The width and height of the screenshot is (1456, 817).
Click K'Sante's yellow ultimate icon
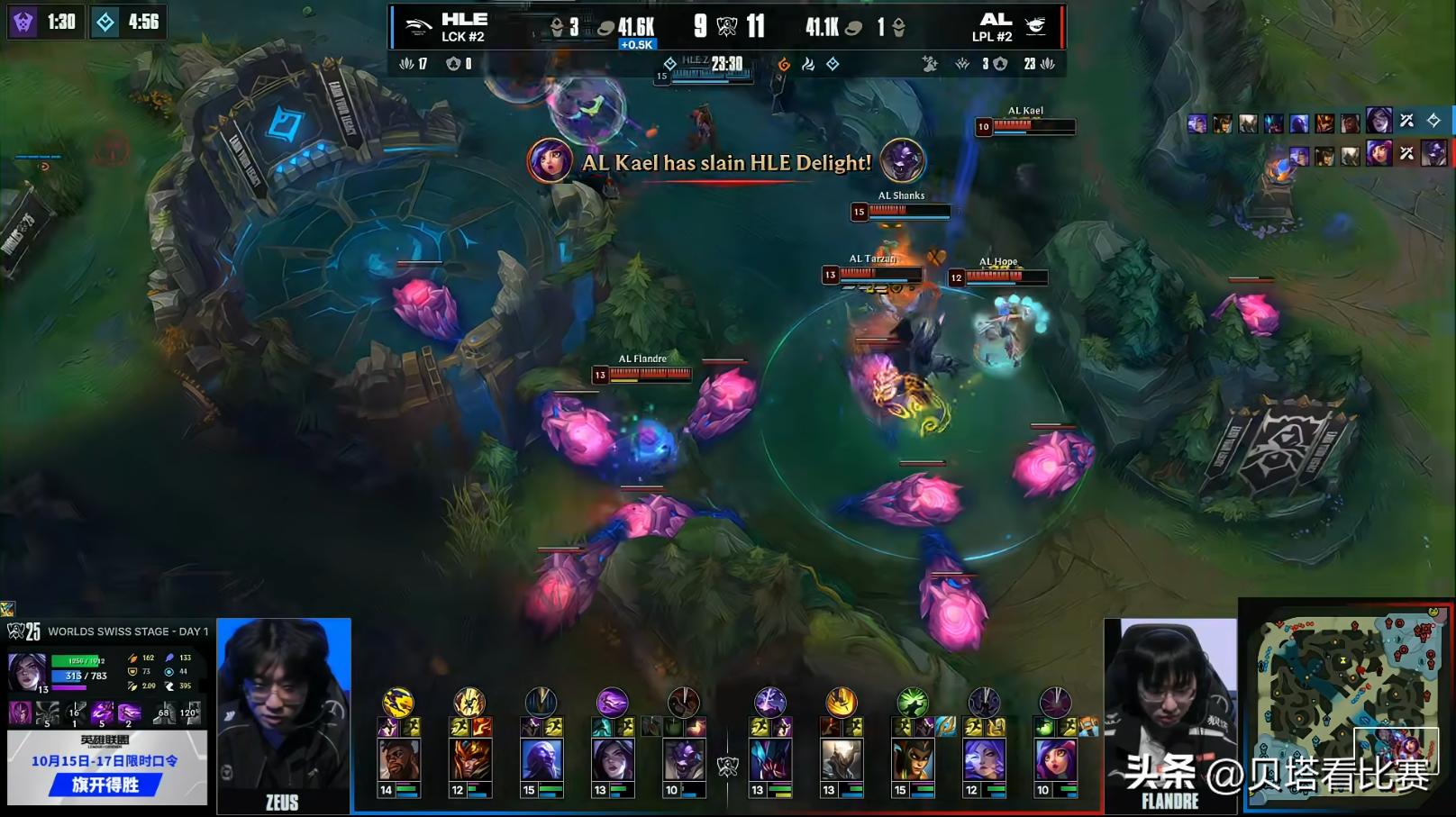398,702
